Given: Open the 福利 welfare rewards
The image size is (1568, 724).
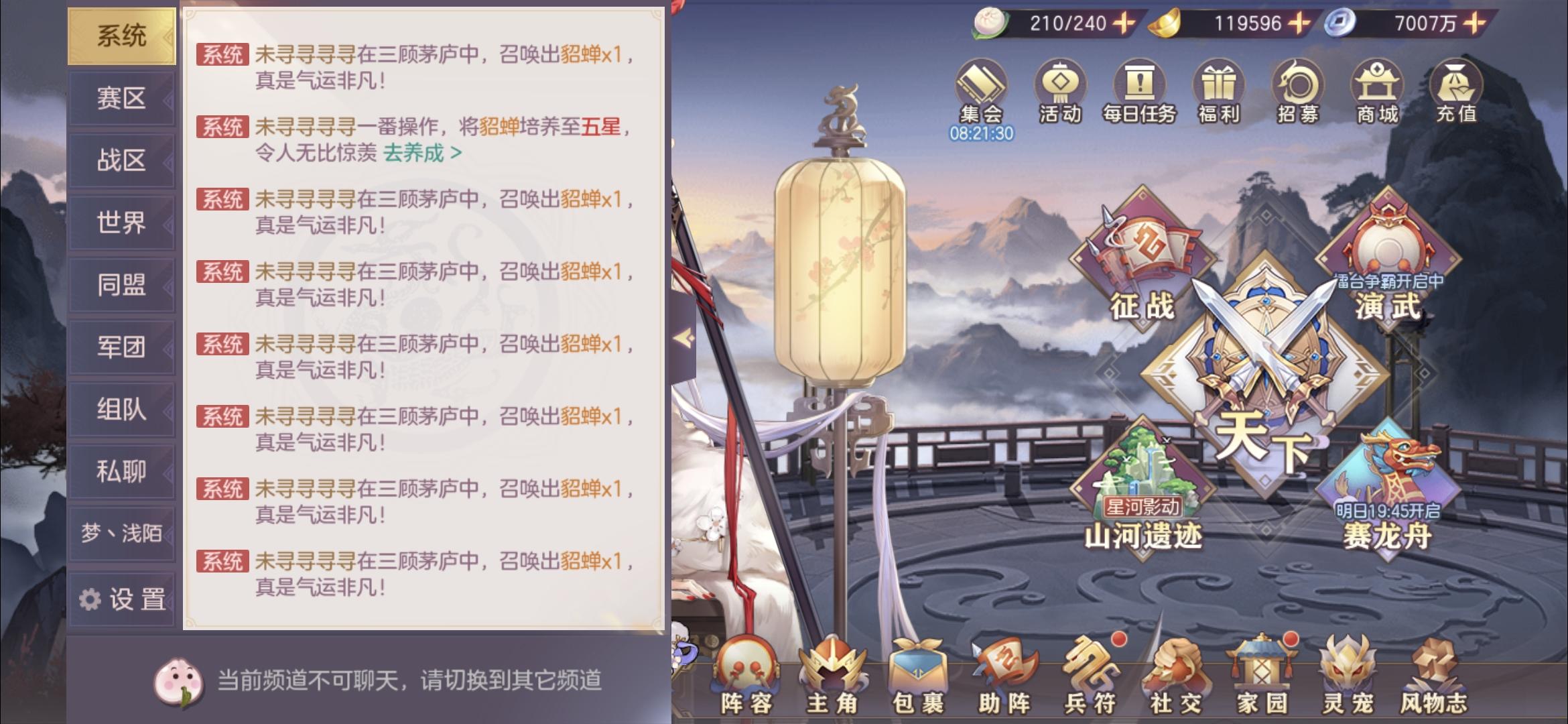Looking at the screenshot, I should 1218,87.
